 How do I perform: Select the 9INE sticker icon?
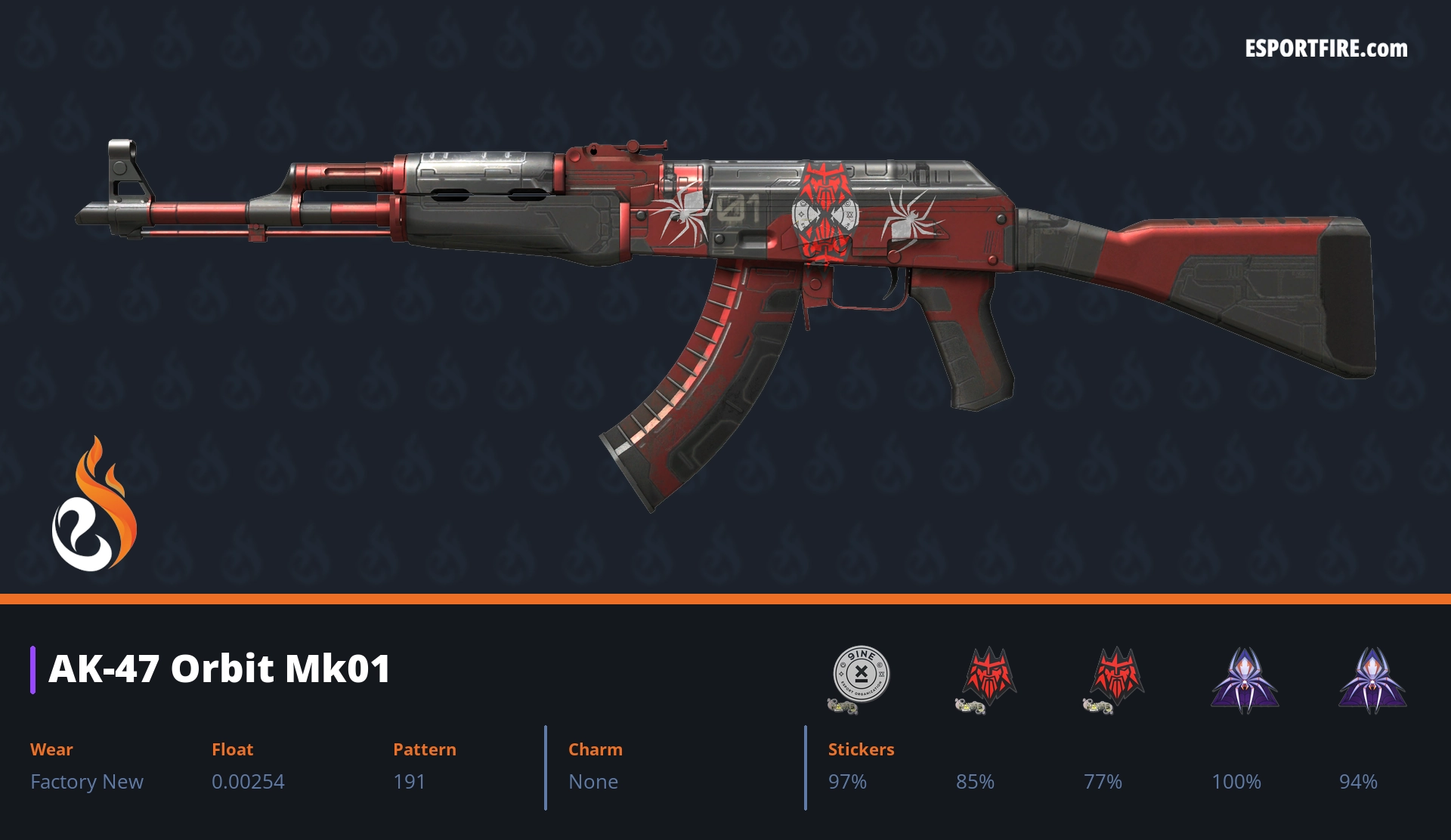(x=861, y=675)
